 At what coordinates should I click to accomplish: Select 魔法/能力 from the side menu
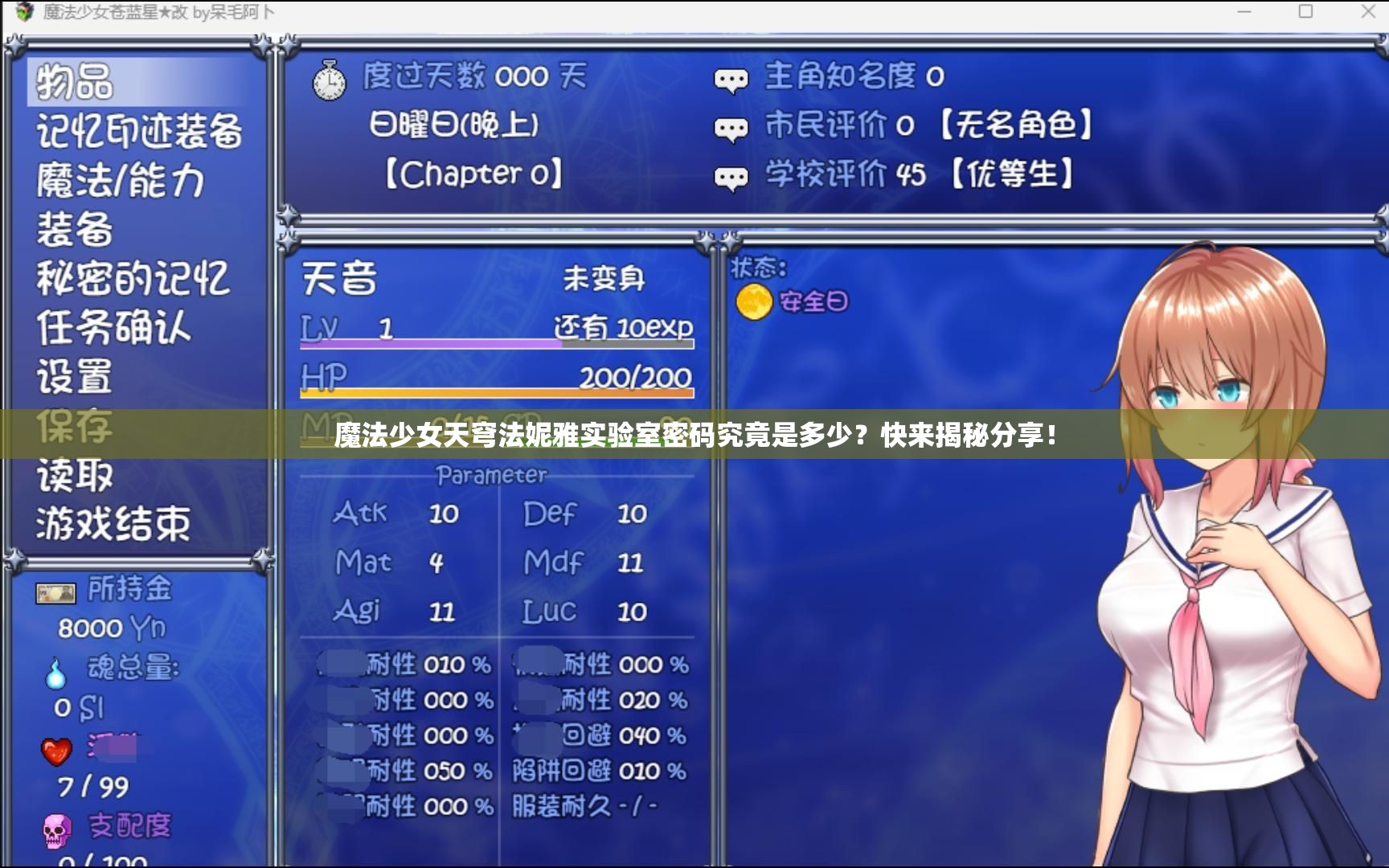[119, 181]
